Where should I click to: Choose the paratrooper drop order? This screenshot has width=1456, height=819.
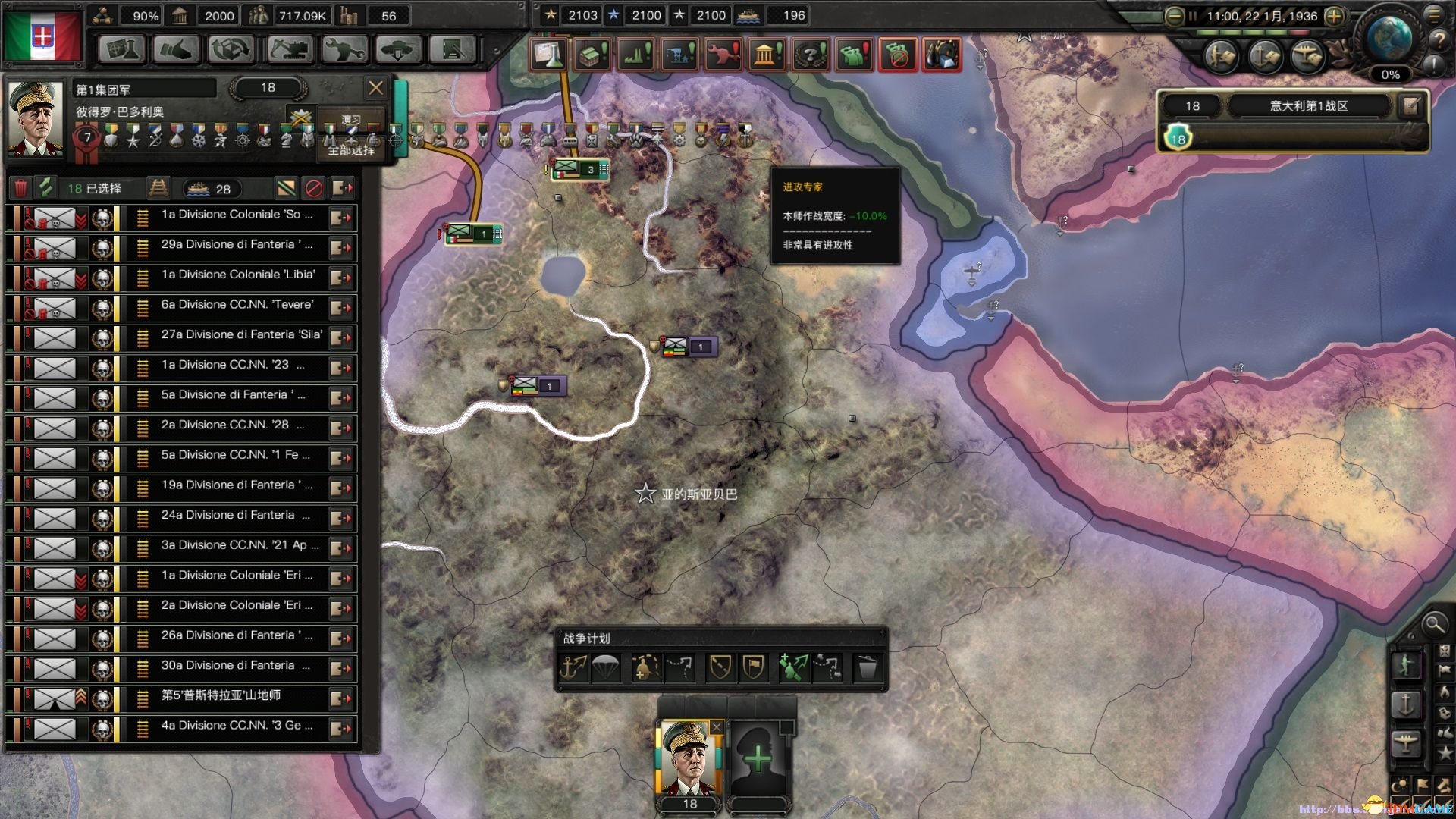(x=605, y=667)
